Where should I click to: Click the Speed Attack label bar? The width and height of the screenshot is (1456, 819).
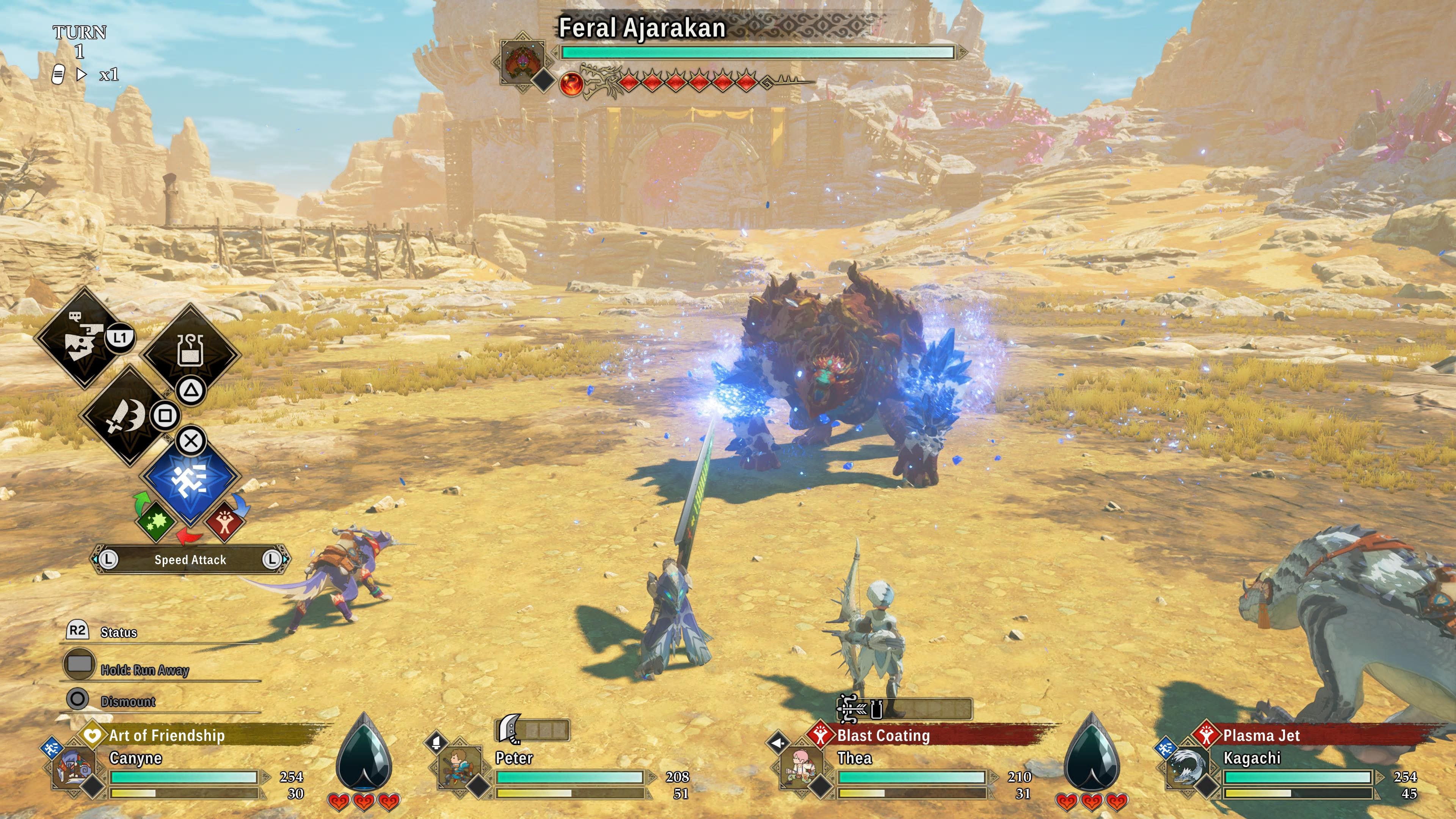[x=190, y=560]
